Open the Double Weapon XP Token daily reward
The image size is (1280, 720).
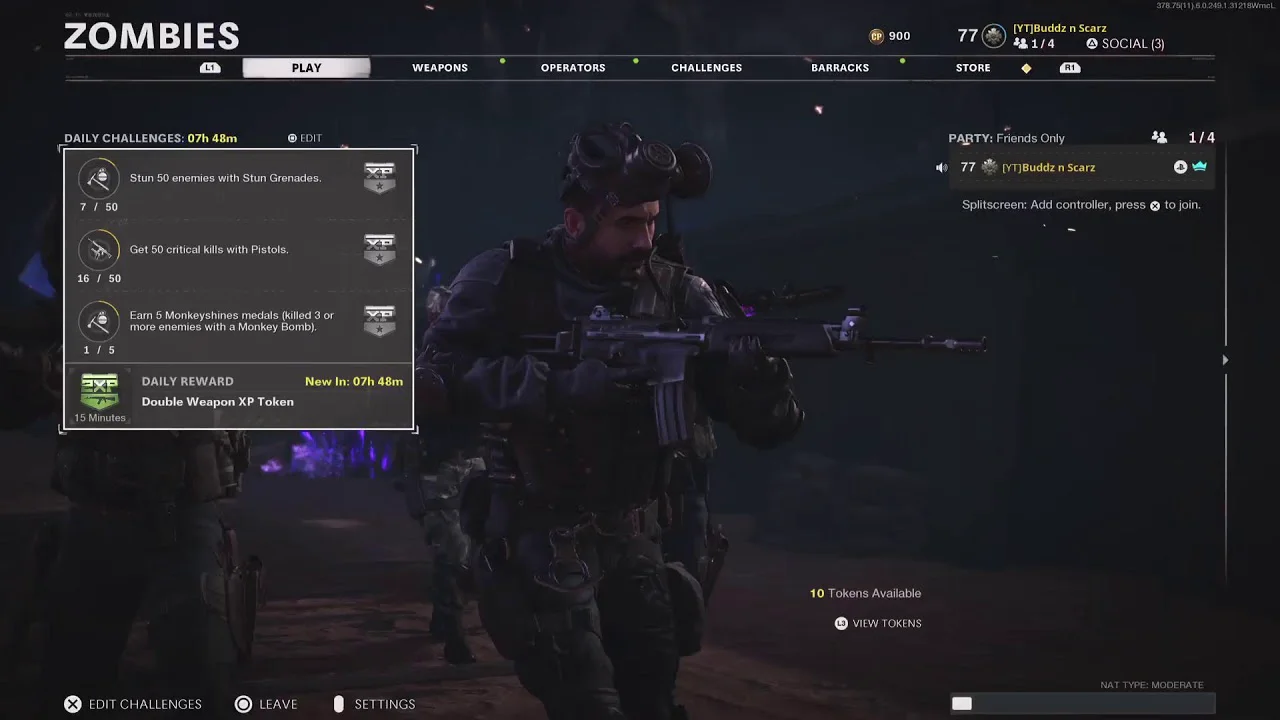tap(238, 396)
